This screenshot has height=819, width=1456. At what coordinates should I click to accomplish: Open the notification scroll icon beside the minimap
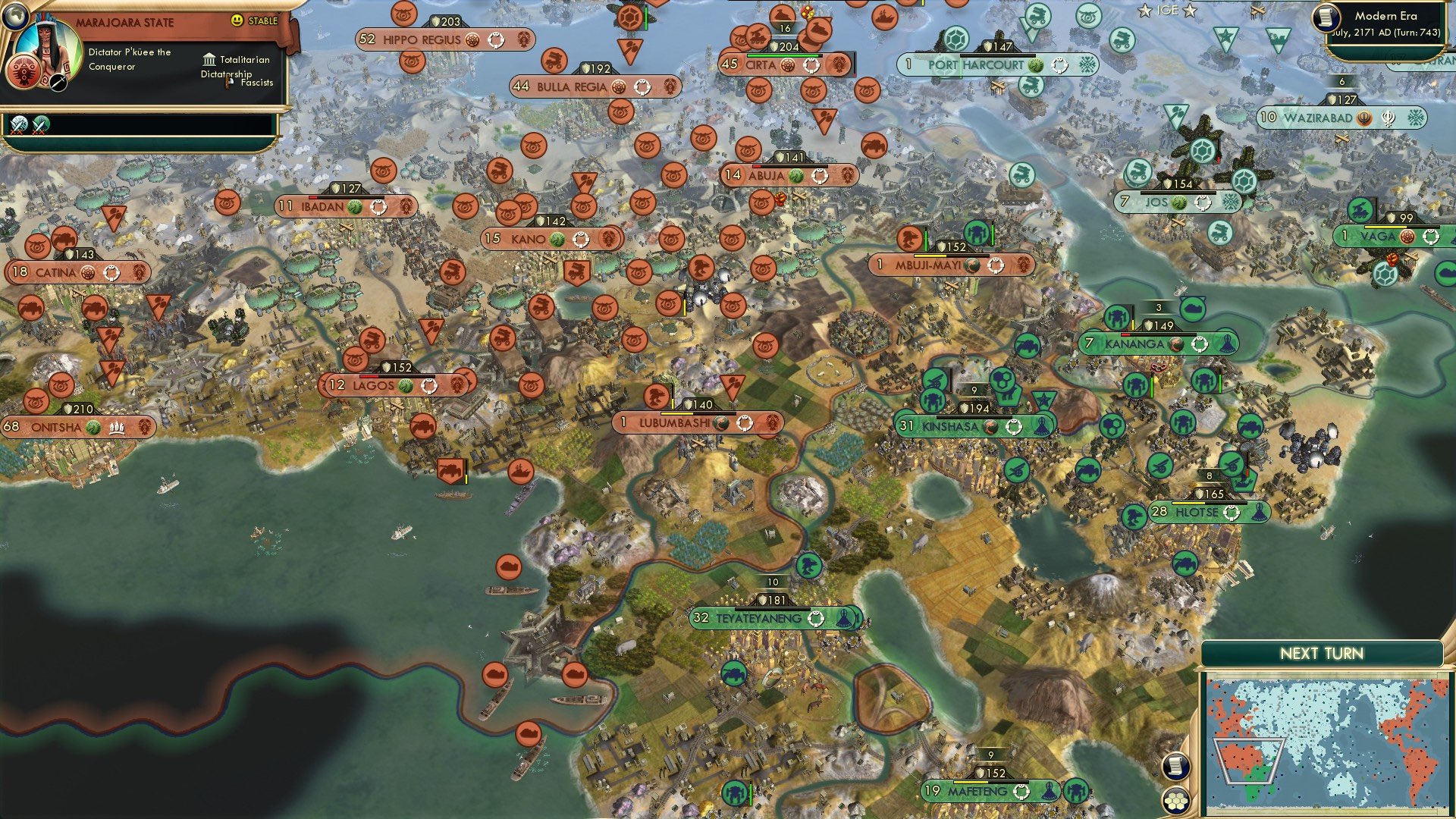[x=1175, y=767]
